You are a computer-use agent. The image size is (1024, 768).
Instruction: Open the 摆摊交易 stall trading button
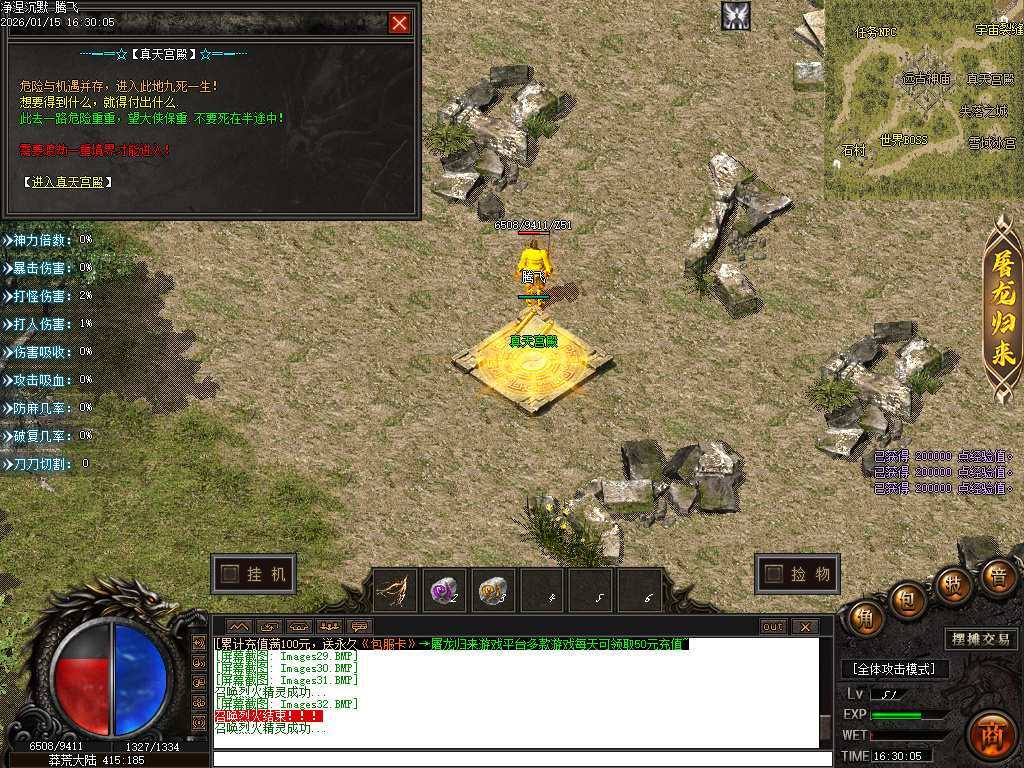(x=980, y=639)
